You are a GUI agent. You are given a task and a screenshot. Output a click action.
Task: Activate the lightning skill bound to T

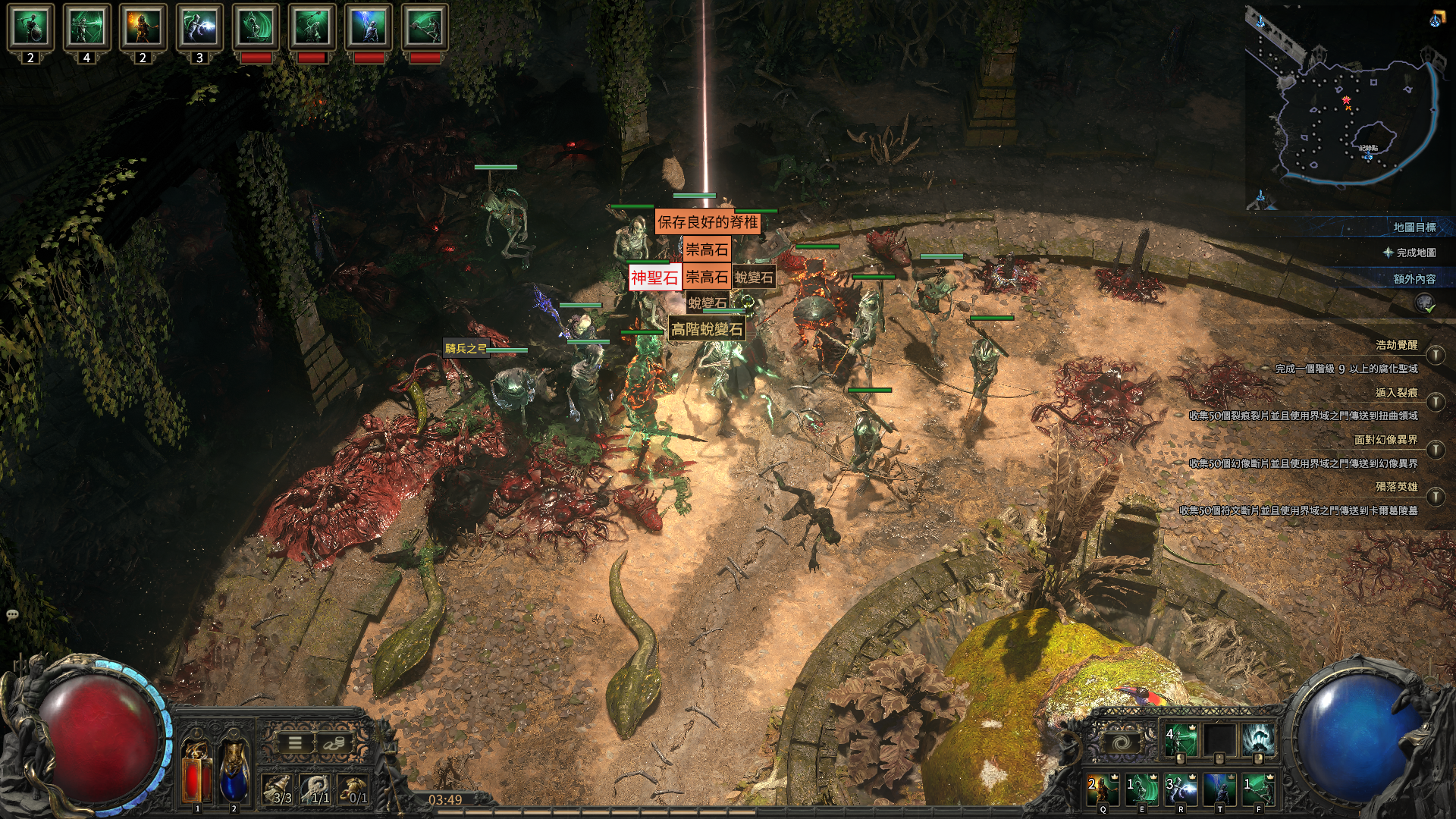[x=1219, y=789]
